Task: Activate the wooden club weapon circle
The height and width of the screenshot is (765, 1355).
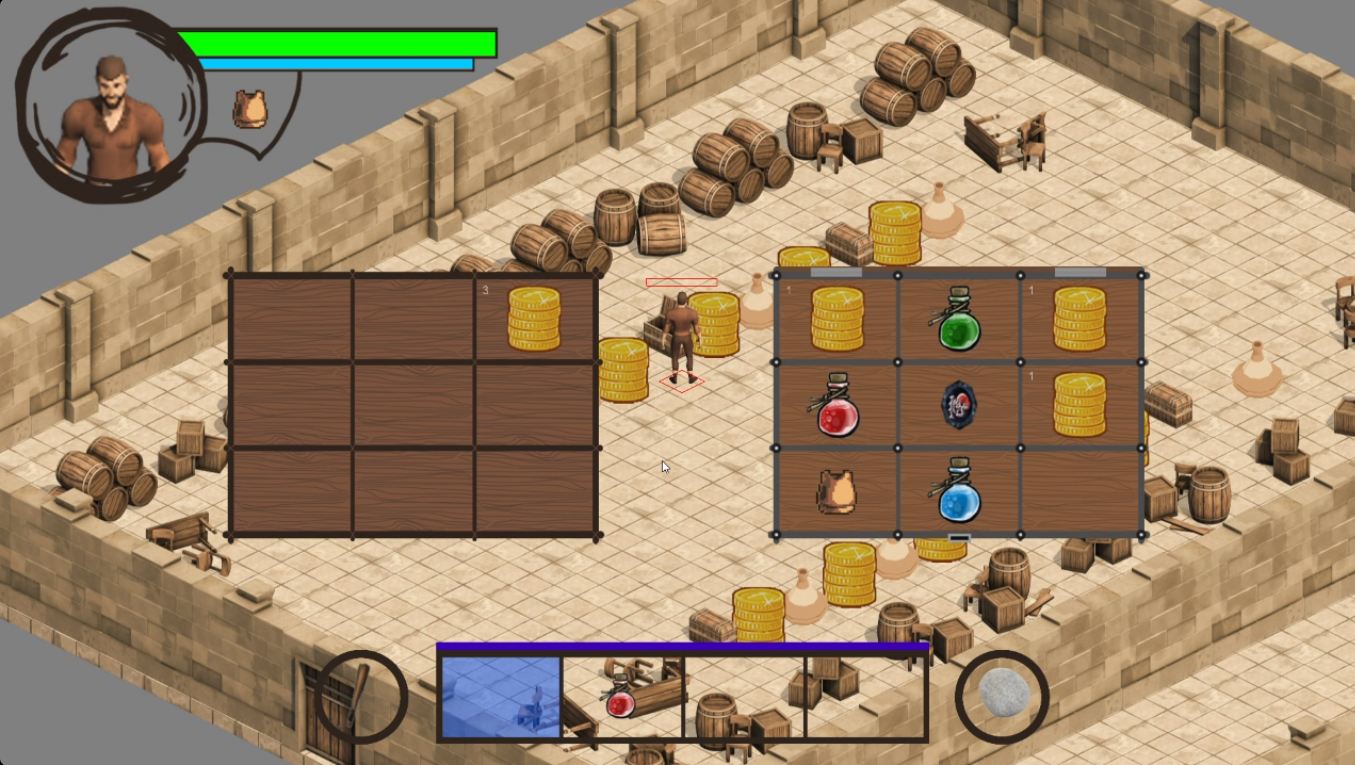Action: pyautogui.click(x=360, y=696)
